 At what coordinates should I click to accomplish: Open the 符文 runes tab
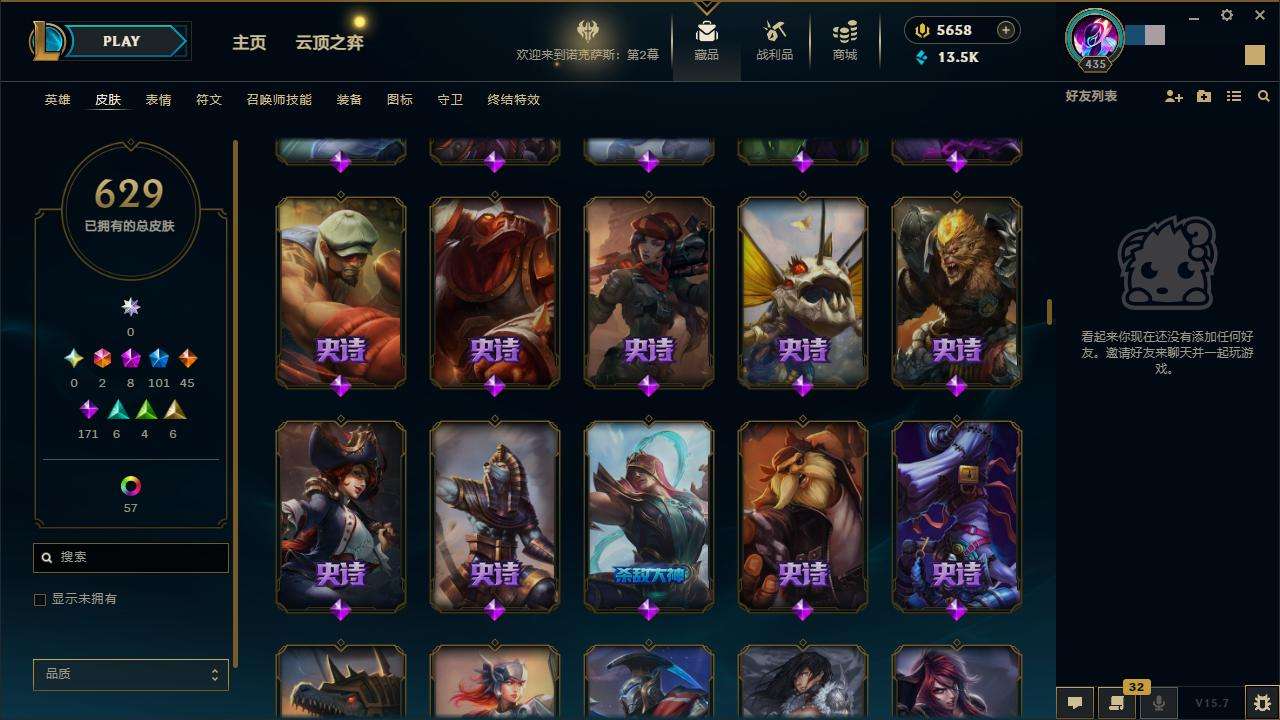point(208,100)
